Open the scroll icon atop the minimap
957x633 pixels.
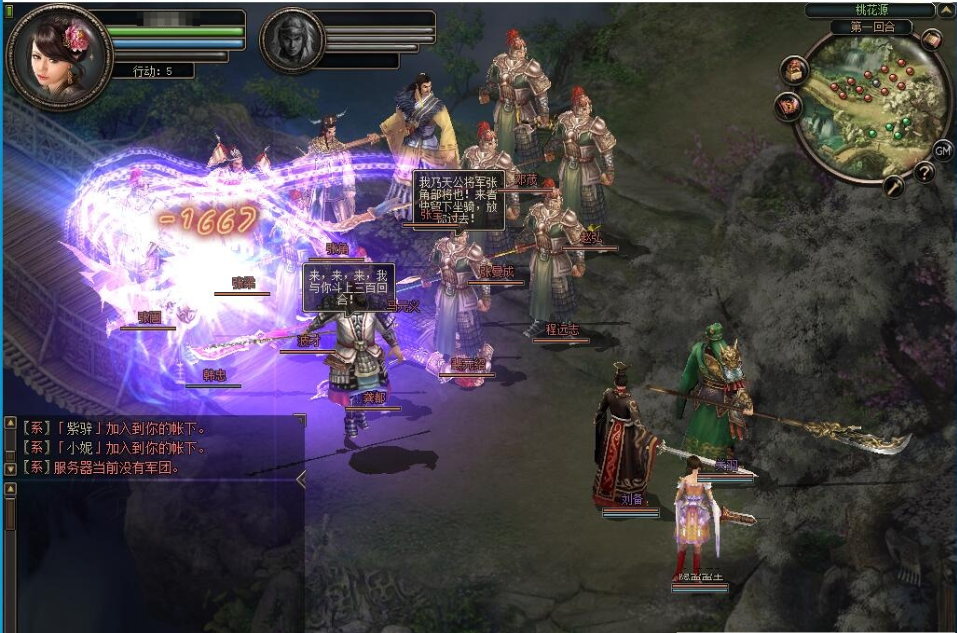[x=931, y=40]
